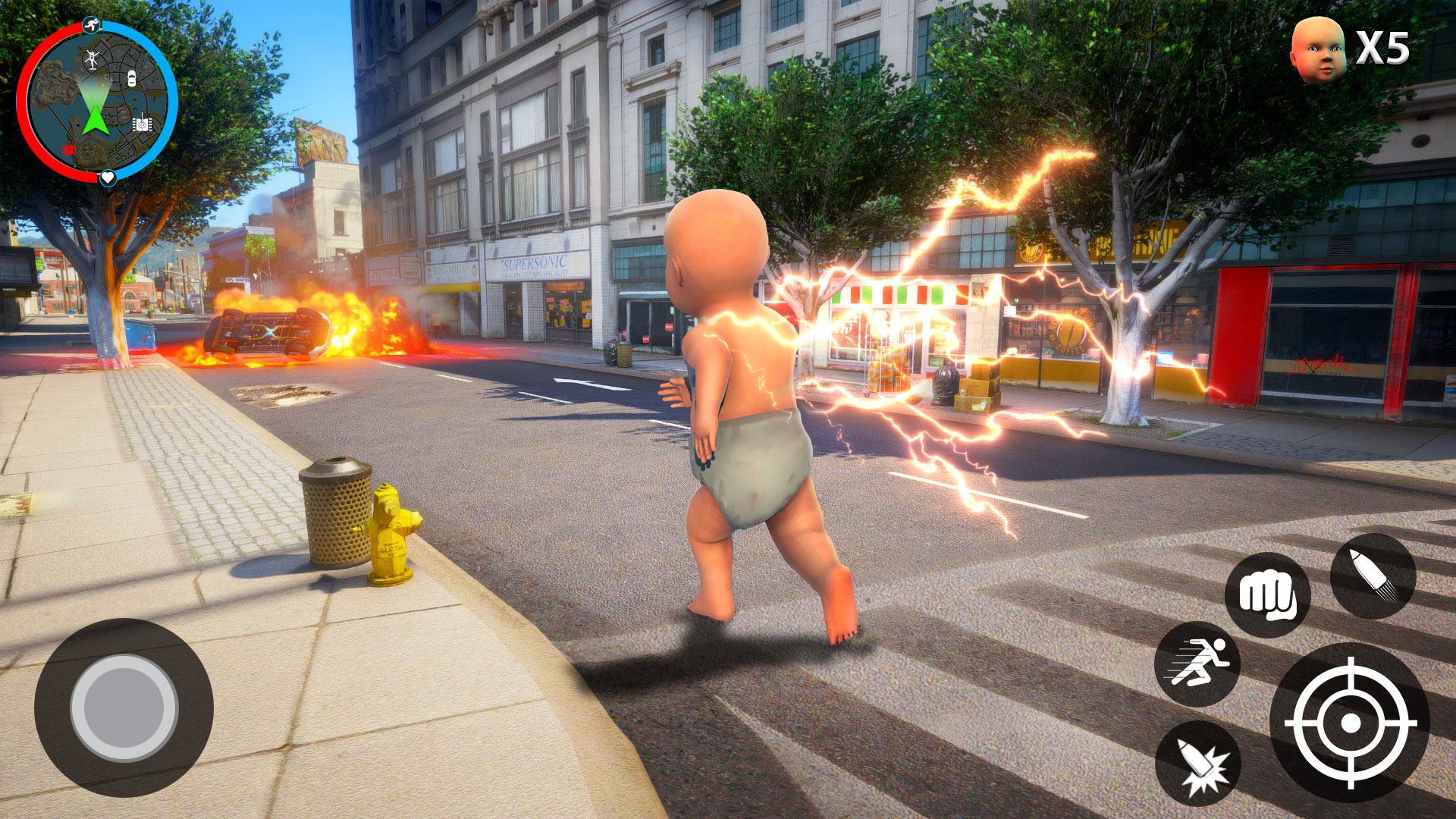
Task: Click the baby head lives icon
Action: point(1317,49)
